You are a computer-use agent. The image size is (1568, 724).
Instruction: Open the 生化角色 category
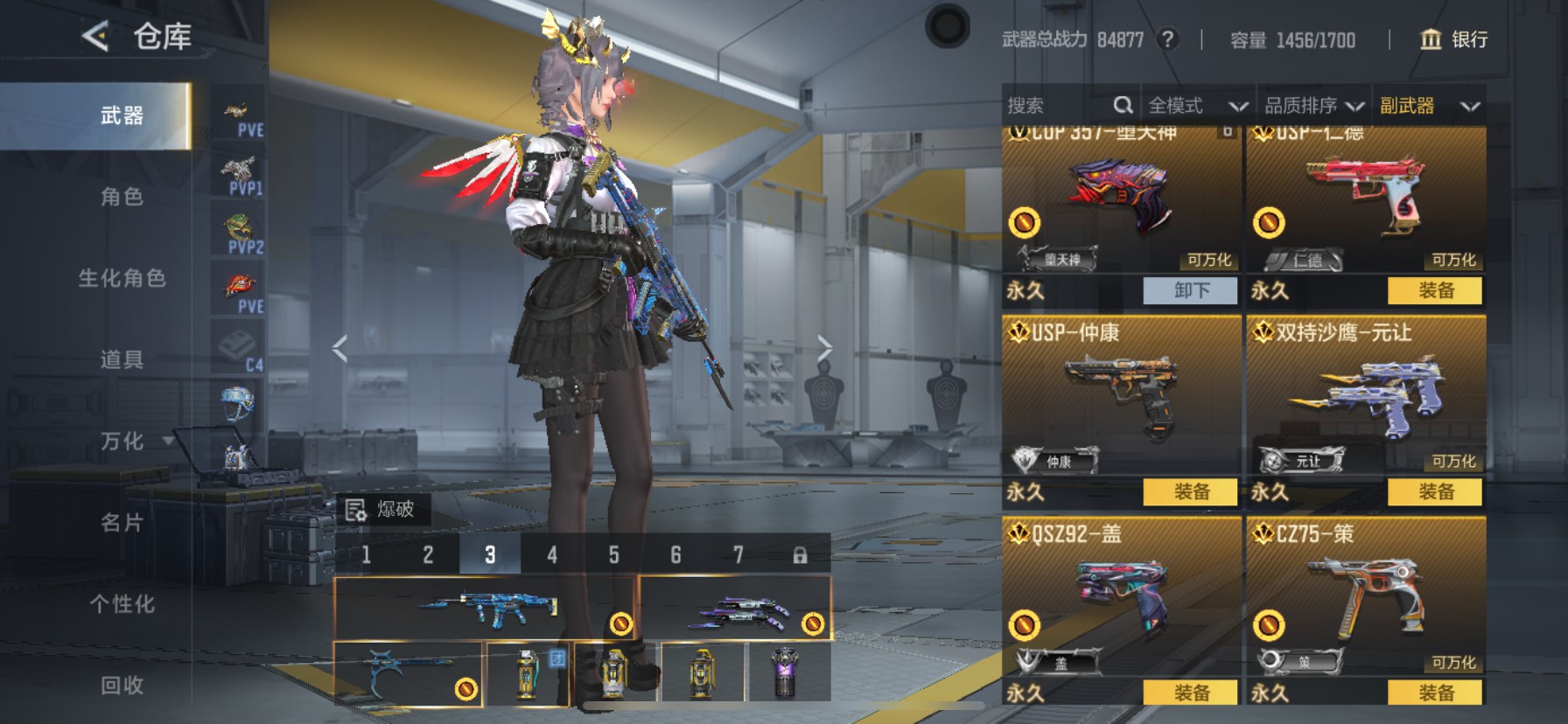(x=122, y=278)
